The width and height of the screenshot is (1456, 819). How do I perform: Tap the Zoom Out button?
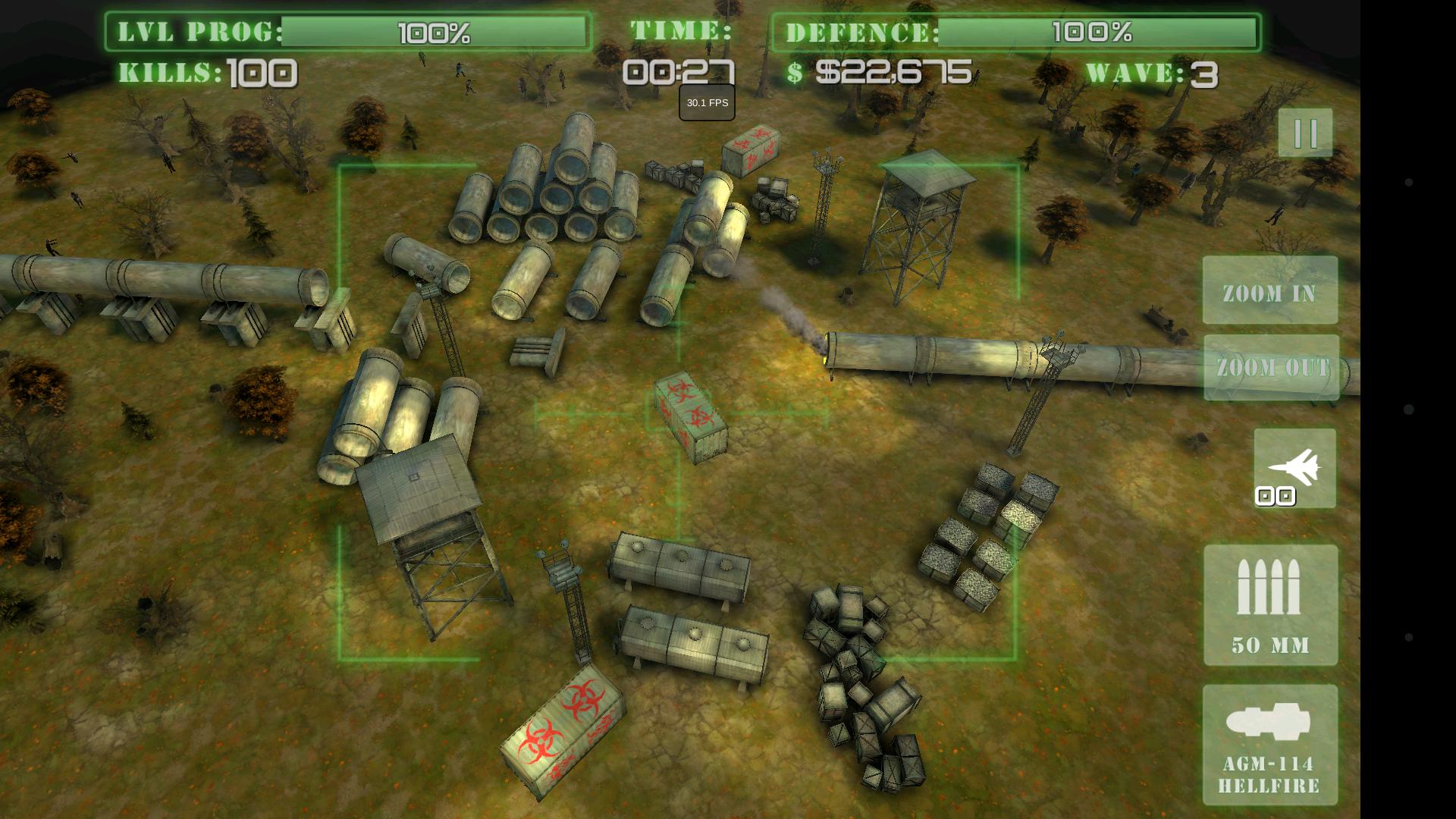tap(1272, 368)
